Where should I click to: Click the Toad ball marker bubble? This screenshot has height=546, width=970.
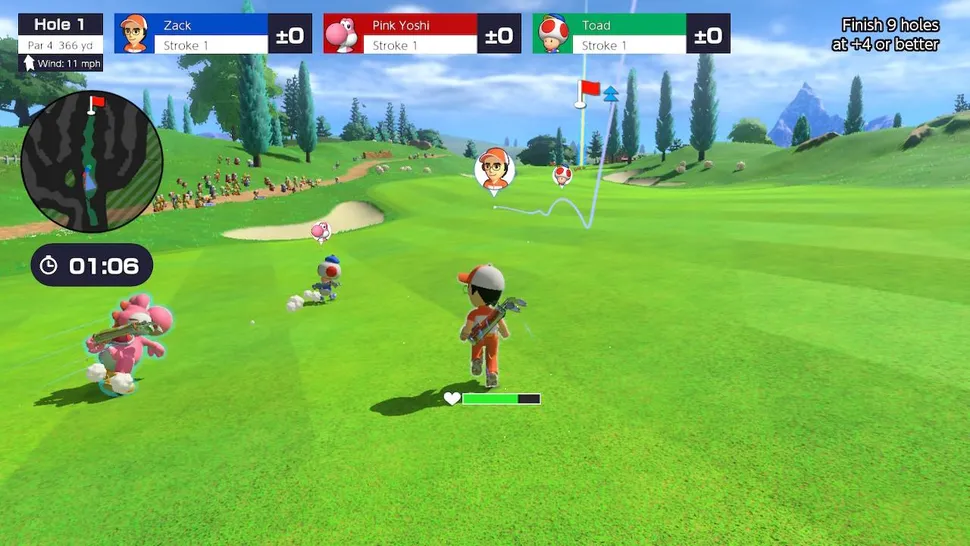pos(563,176)
